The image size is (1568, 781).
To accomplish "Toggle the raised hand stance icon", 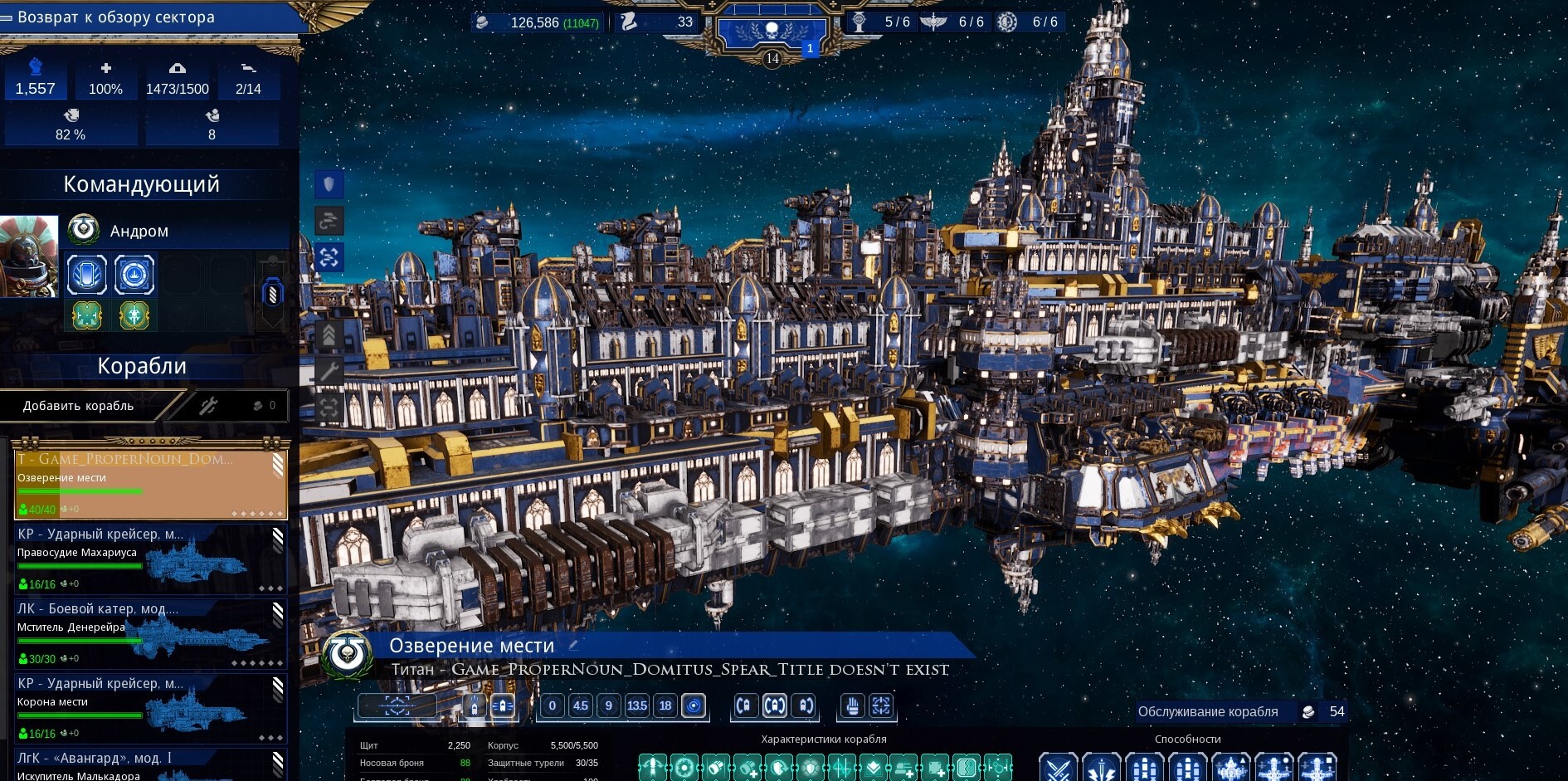I will click(852, 705).
